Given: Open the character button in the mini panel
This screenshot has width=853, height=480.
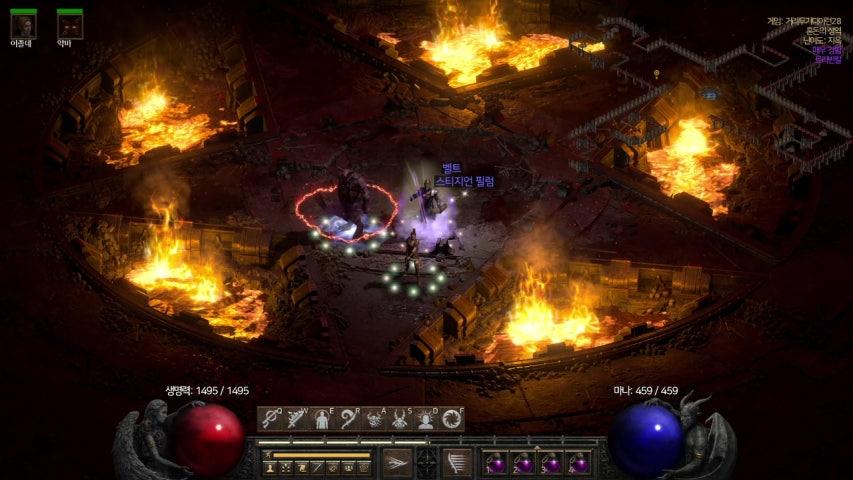Looking at the screenshot, I should pos(270,467).
